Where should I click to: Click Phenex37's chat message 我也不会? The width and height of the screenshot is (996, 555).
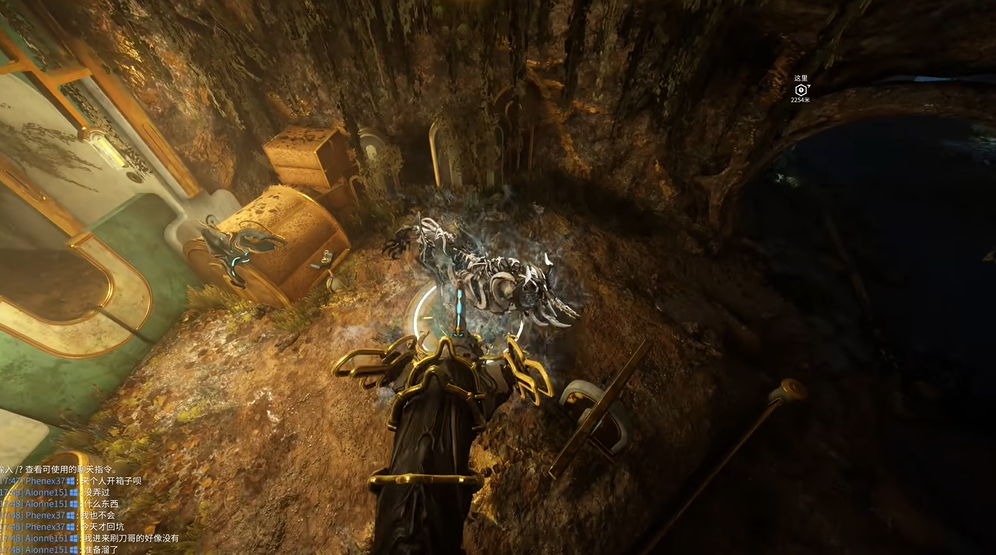(x=98, y=515)
